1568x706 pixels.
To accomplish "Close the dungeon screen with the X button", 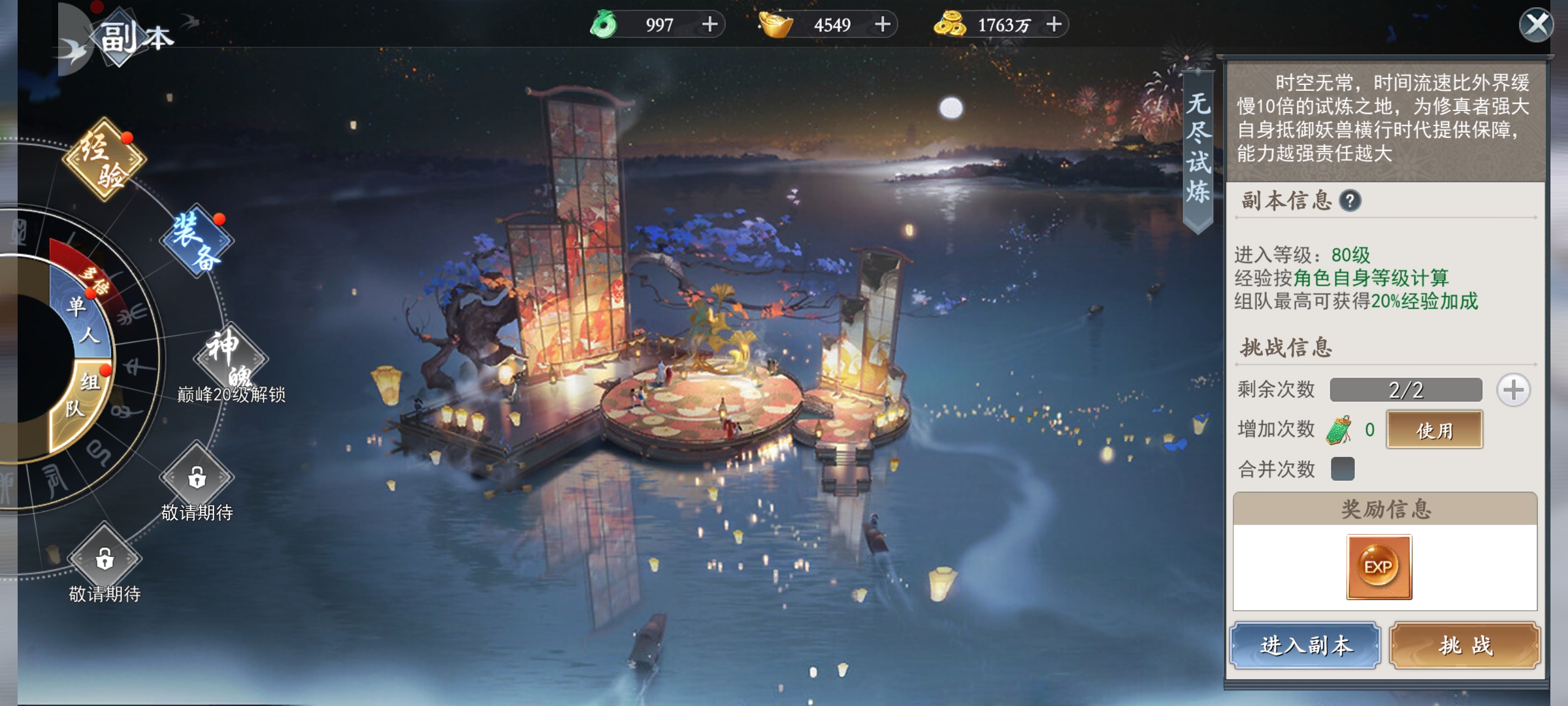I will point(1536,25).
